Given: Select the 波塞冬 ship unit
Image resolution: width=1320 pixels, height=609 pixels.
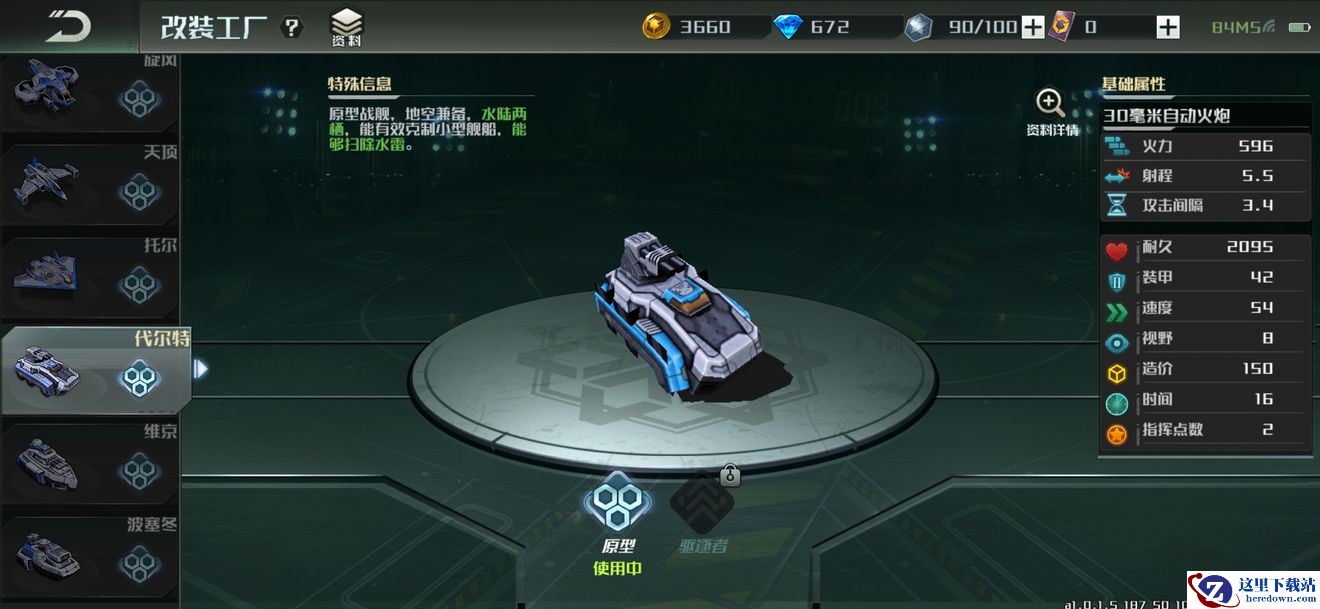Looking at the screenshot, I should point(90,555).
